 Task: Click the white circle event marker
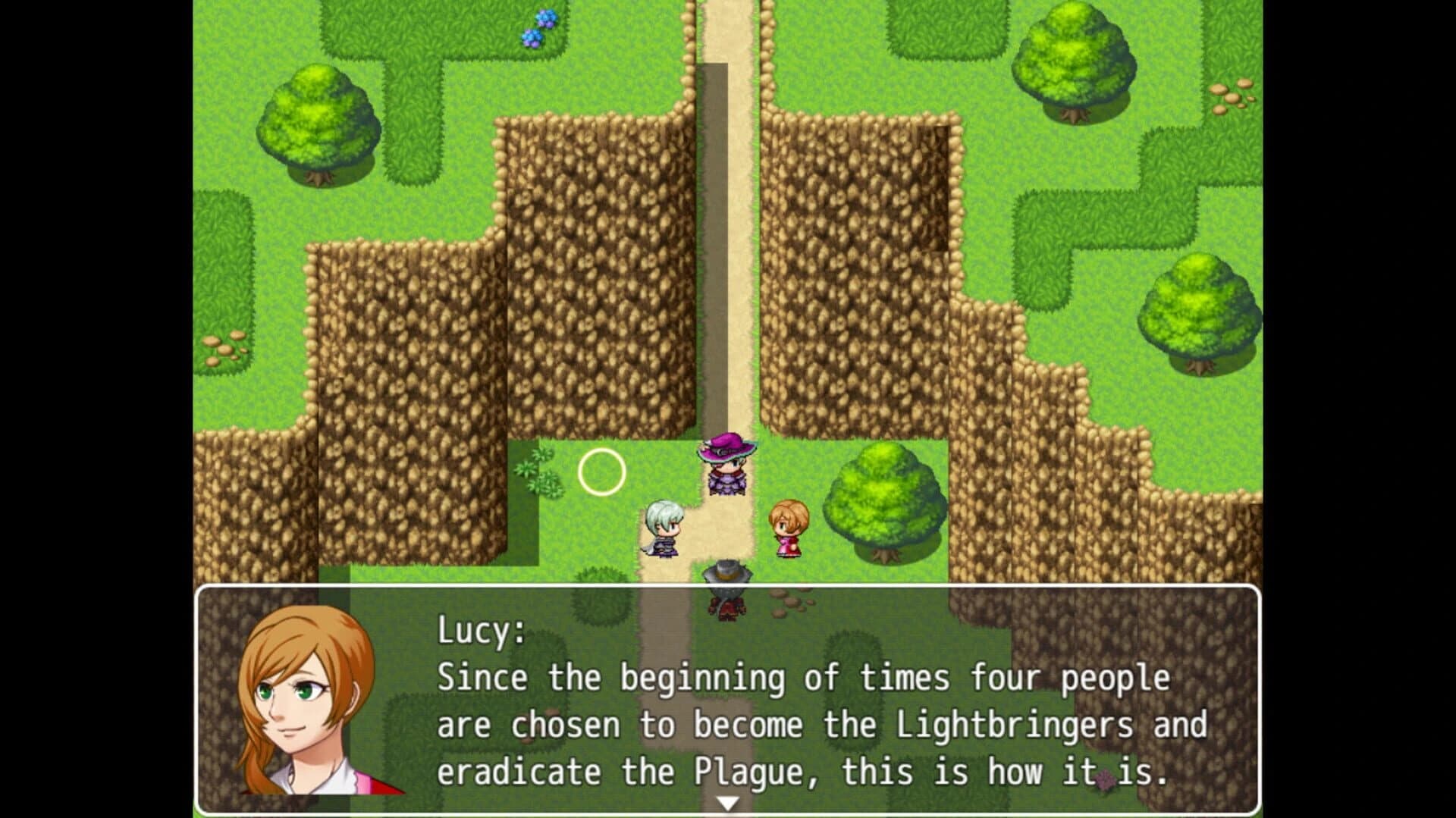(601, 472)
